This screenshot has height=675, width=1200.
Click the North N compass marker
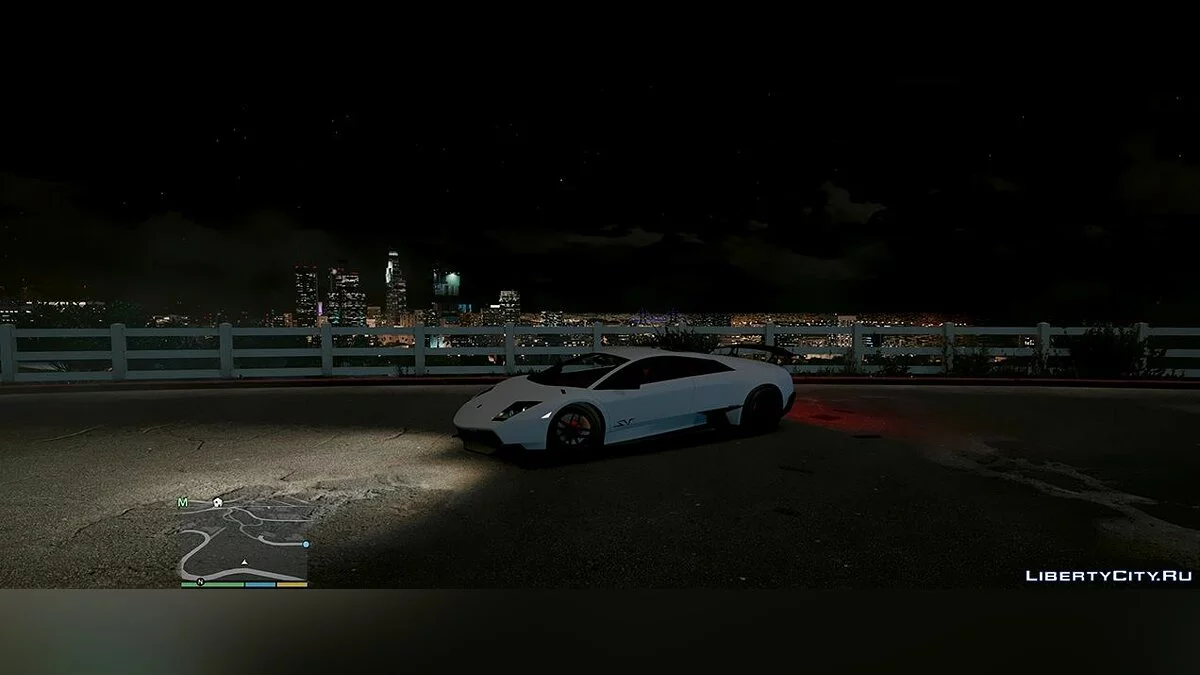pyautogui.click(x=200, y=580)
